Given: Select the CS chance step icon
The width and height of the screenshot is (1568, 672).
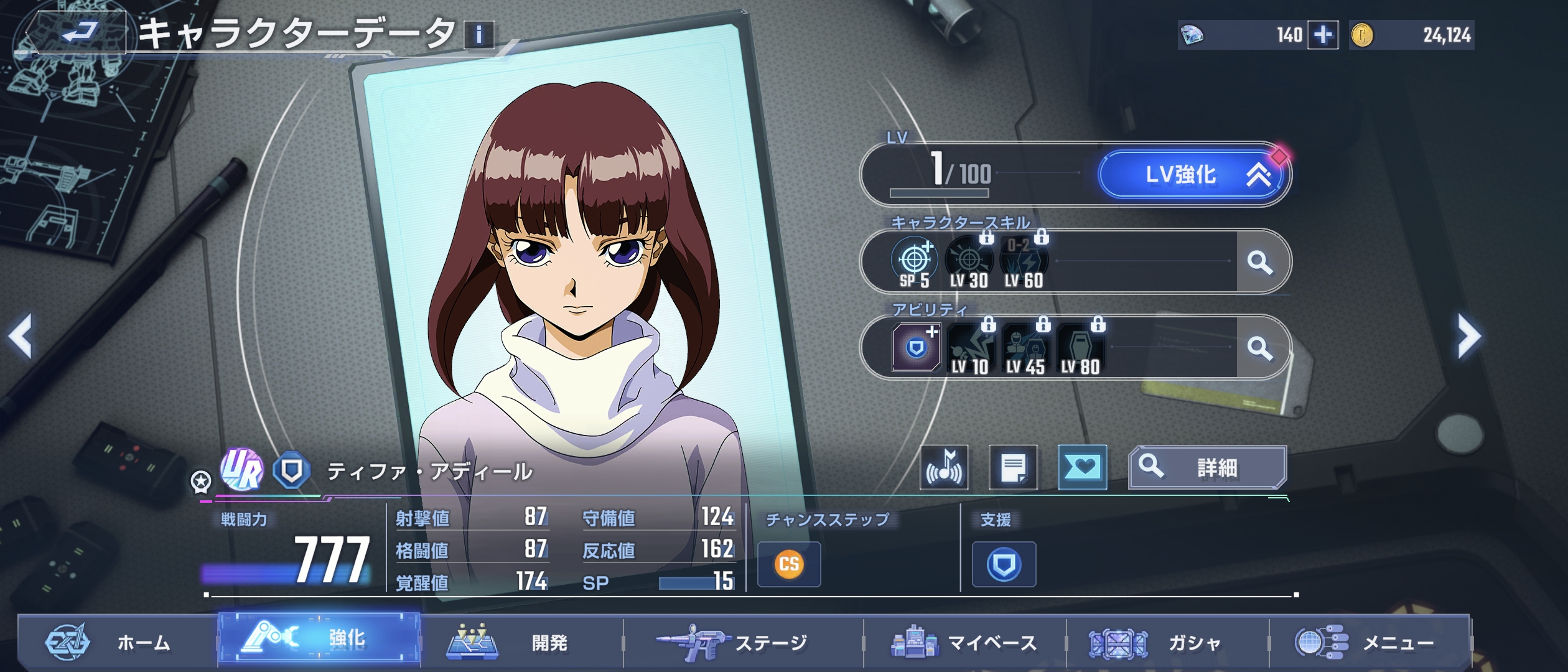Looking at the screenshot, I should pyautogui.click(x=789, y=564).
